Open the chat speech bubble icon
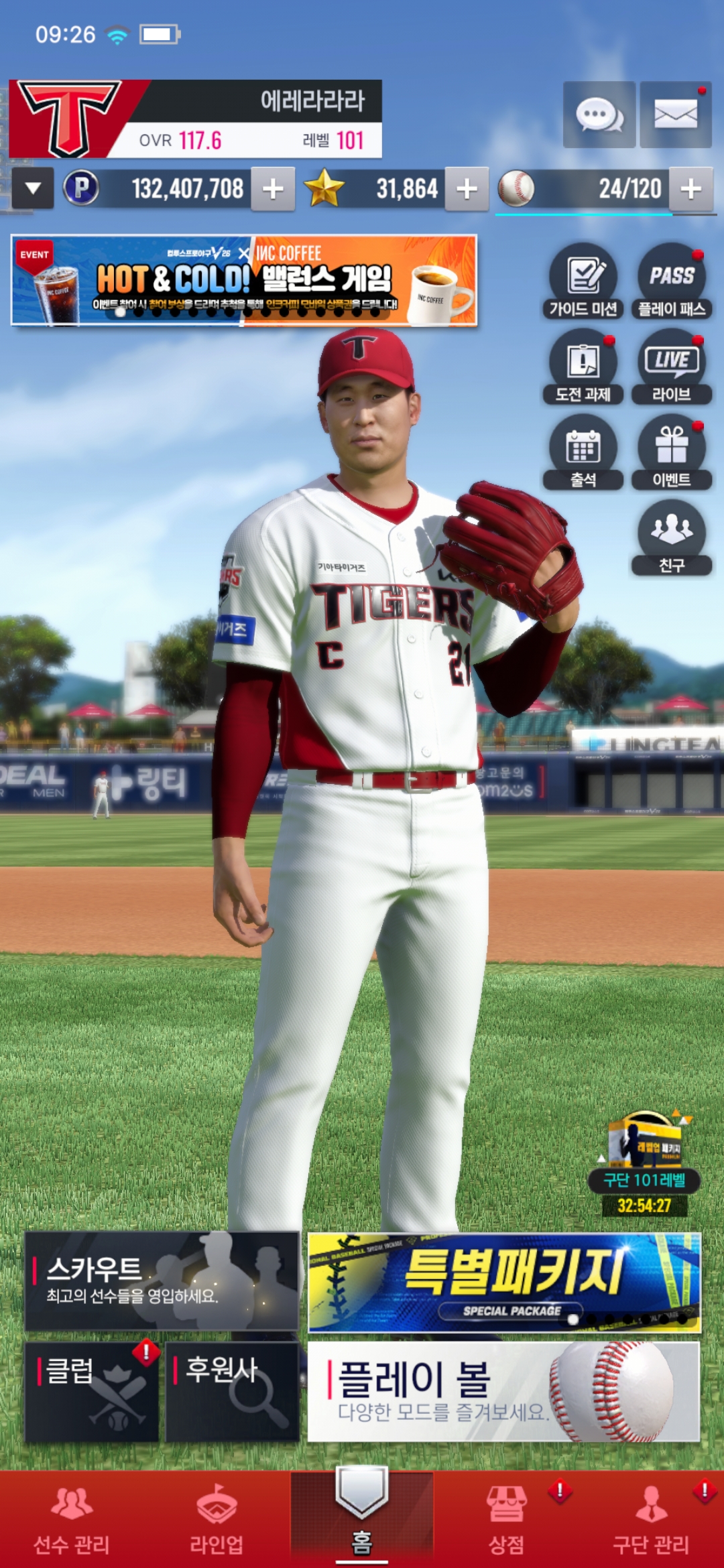724x1568 pixels. pos(599,115)
